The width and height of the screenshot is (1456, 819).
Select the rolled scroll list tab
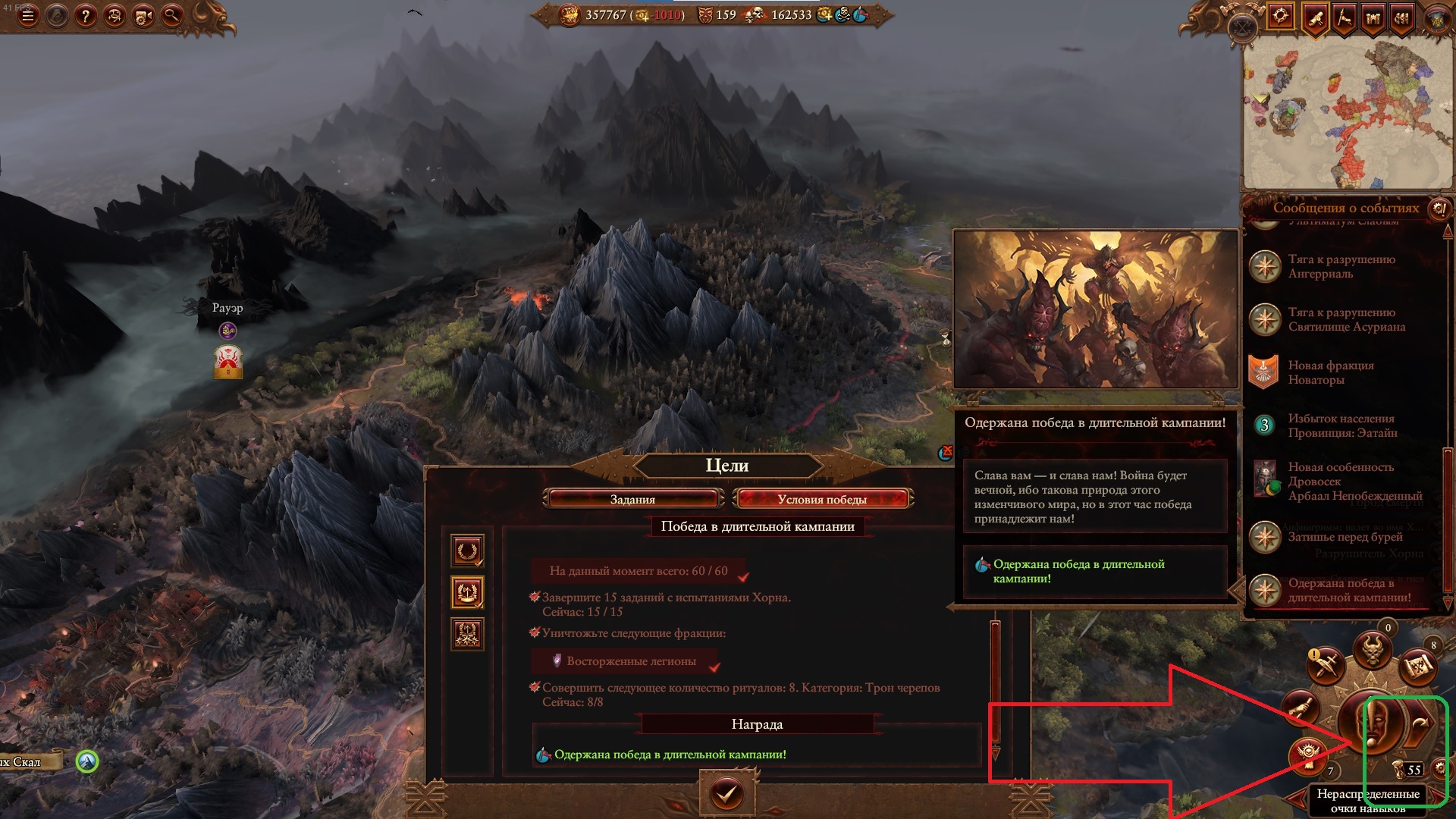click(x=1316, y=17)
